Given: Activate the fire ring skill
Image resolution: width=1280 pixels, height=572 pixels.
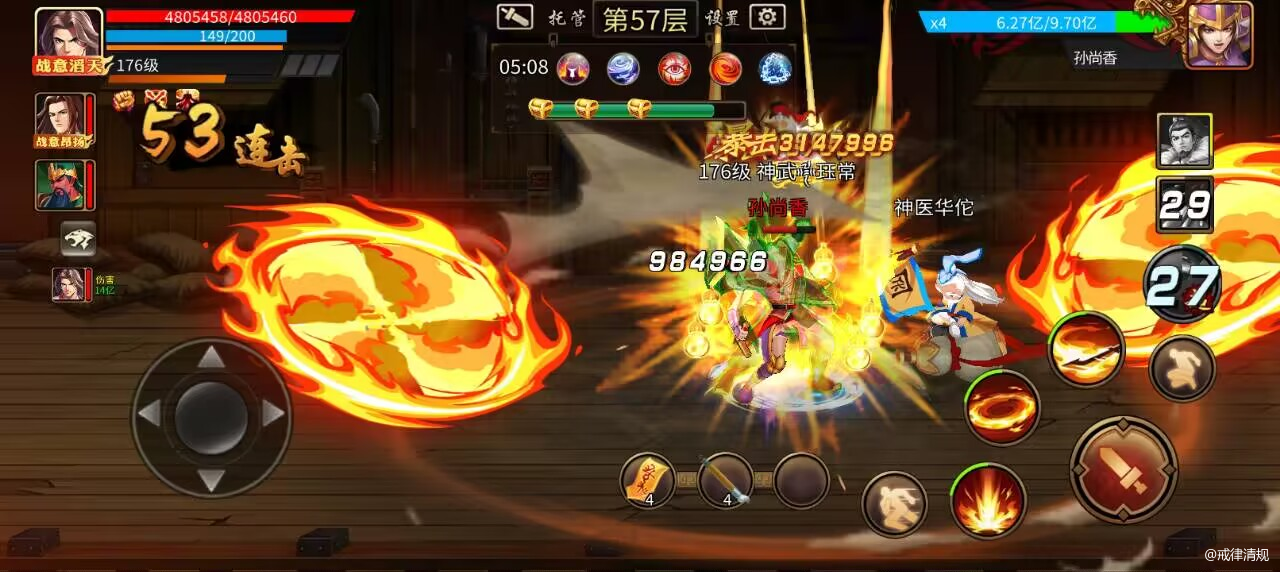Looking at the screenshot, I should 1002,408.
